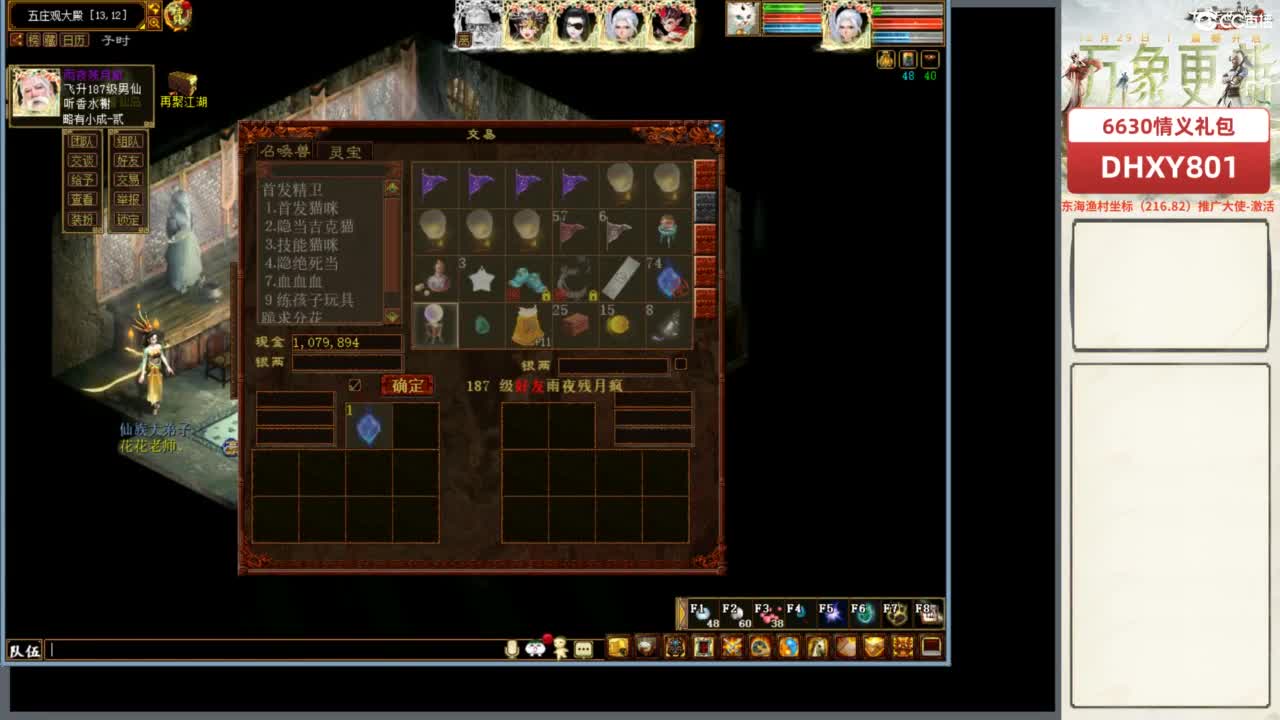
Task: Click the scrollbar arrow on the item grid
Action: (x=703, y=175)
